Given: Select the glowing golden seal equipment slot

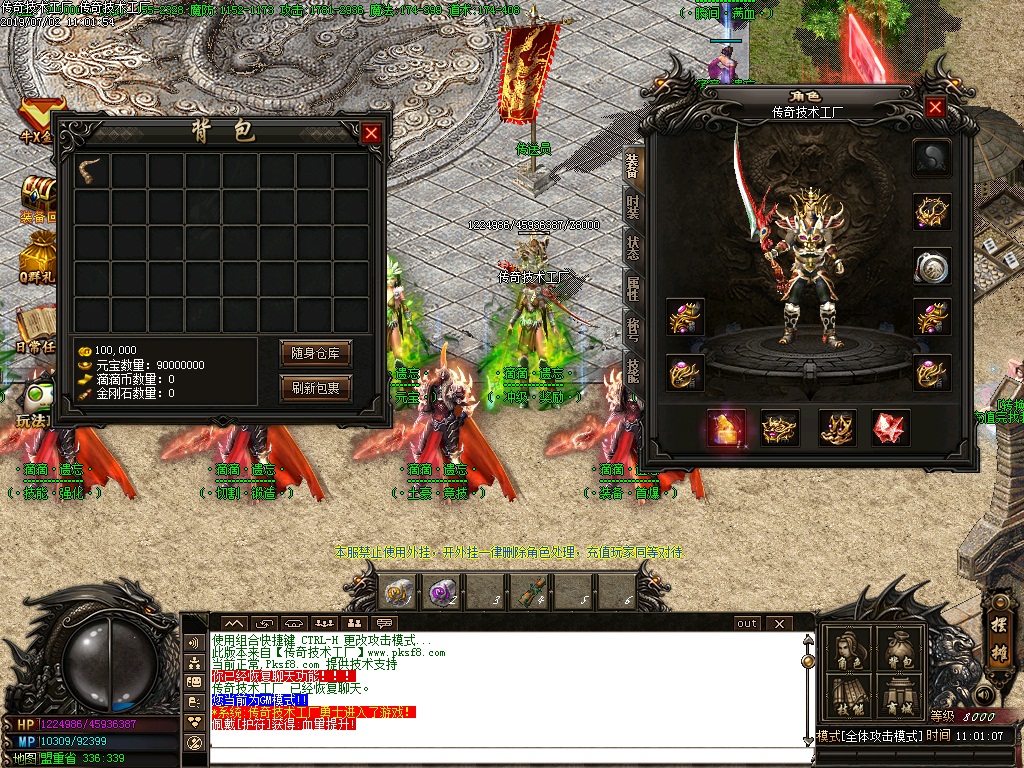Looking at the screenshot, I should (x=726, y=428).
